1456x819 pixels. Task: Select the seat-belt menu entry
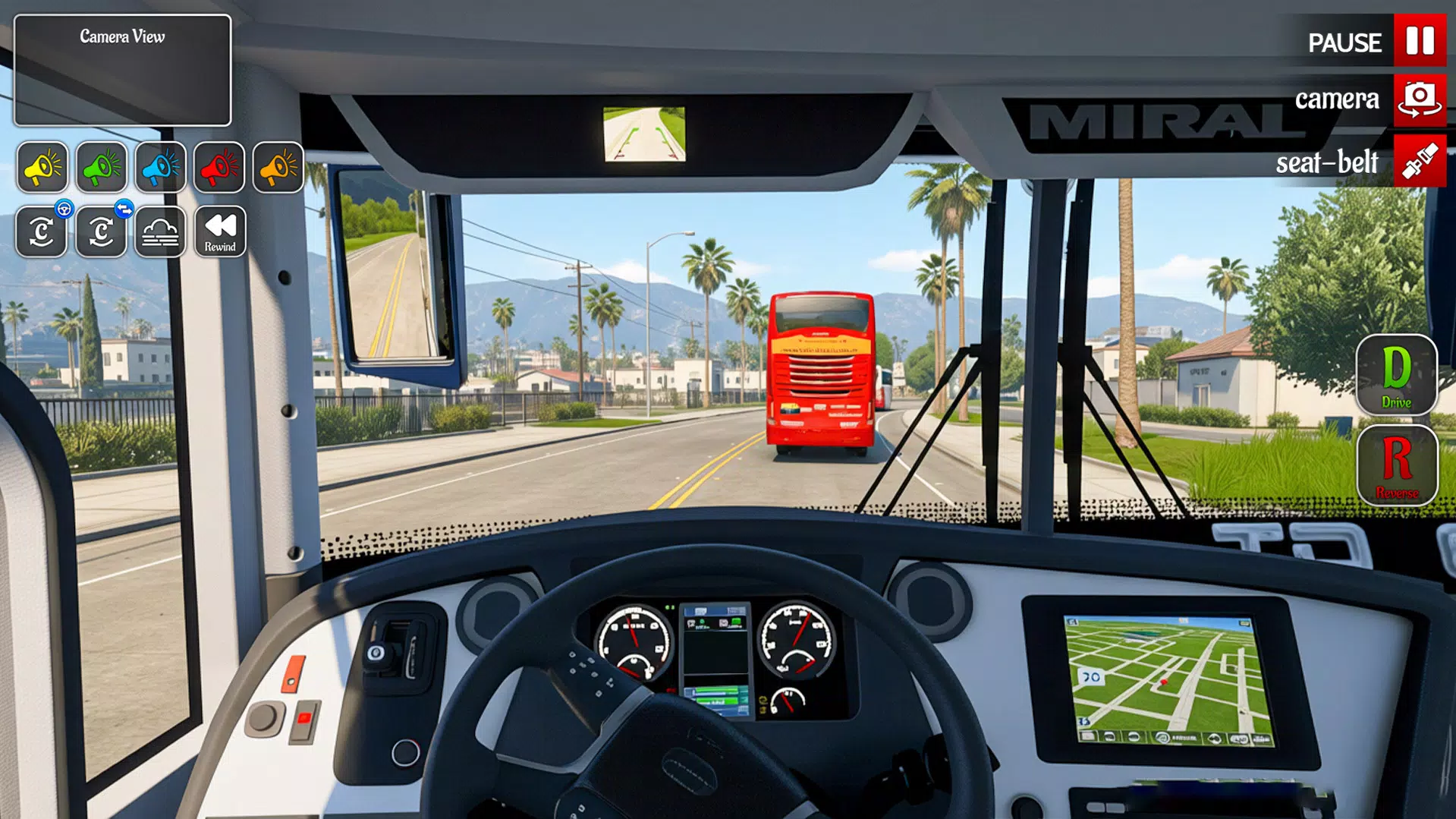click(1326, 161)
